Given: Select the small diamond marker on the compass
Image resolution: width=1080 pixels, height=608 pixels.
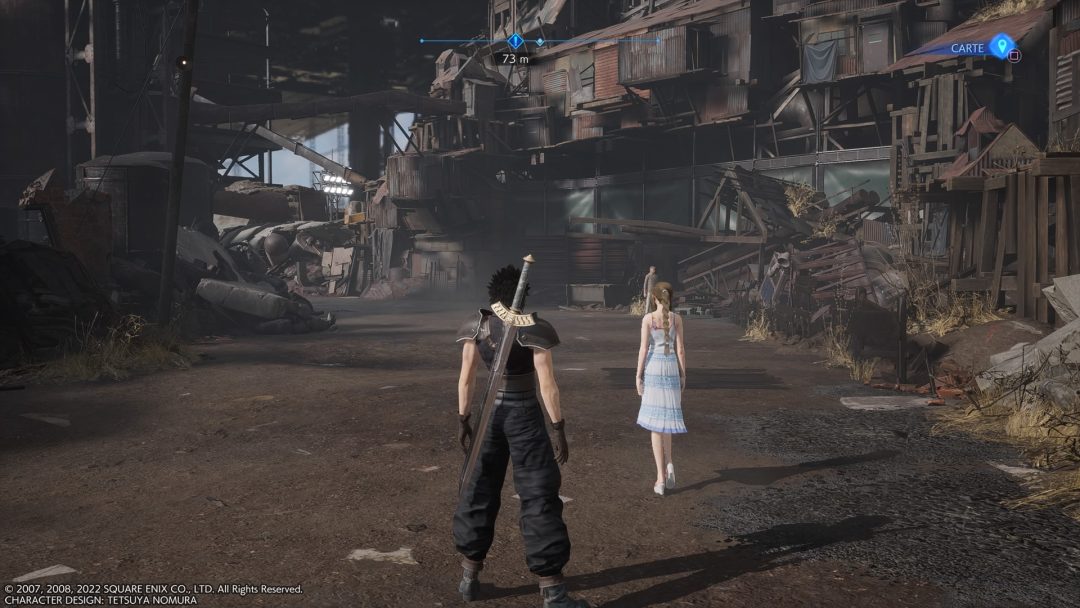Looking at the screenshot, I should pyautogui.click(x=540, y=42).
